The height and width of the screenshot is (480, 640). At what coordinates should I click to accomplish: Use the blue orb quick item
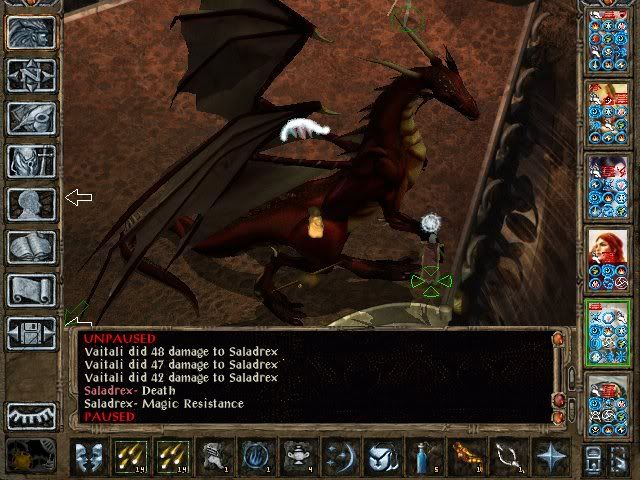pyautogui.click(x=256, y=456)
